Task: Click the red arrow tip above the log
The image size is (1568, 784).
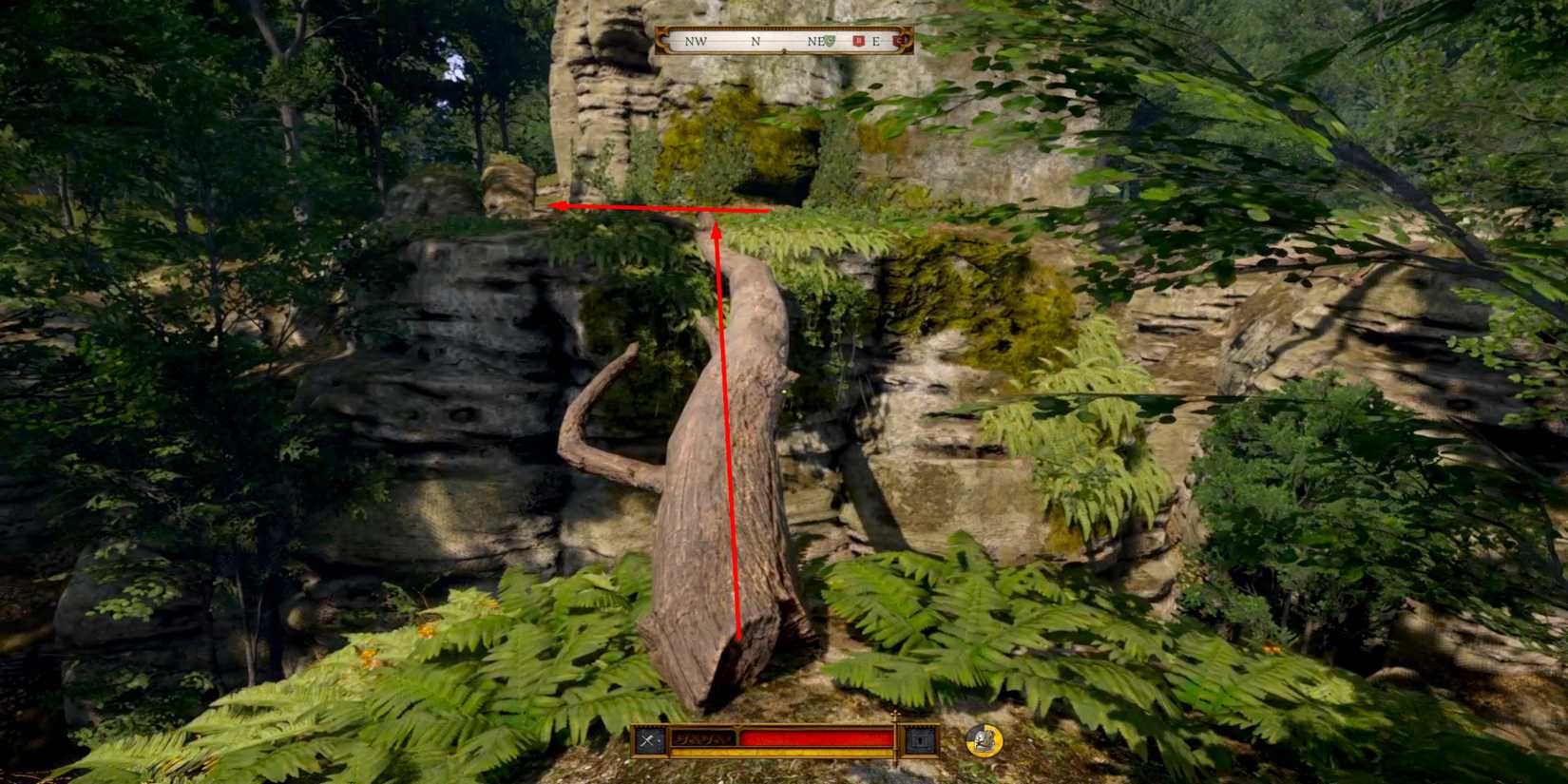Action: click(x=717, y=220)
